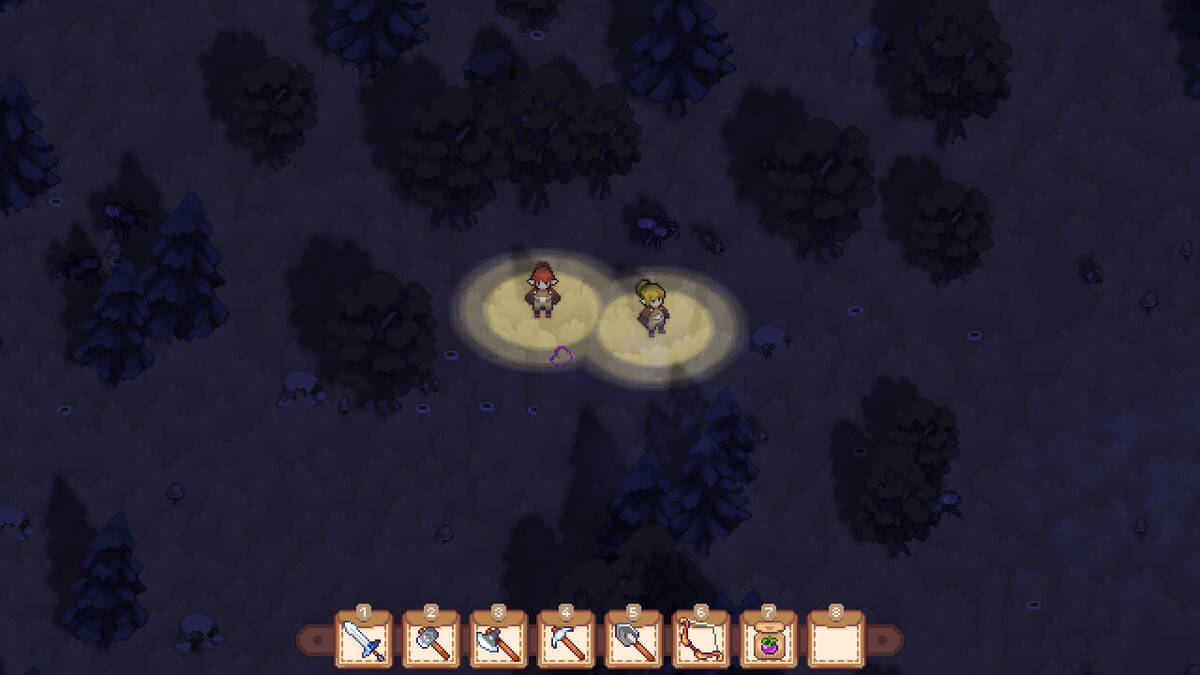
Task: Pick the shovel from the hotbar
Action: click(633, 641)
